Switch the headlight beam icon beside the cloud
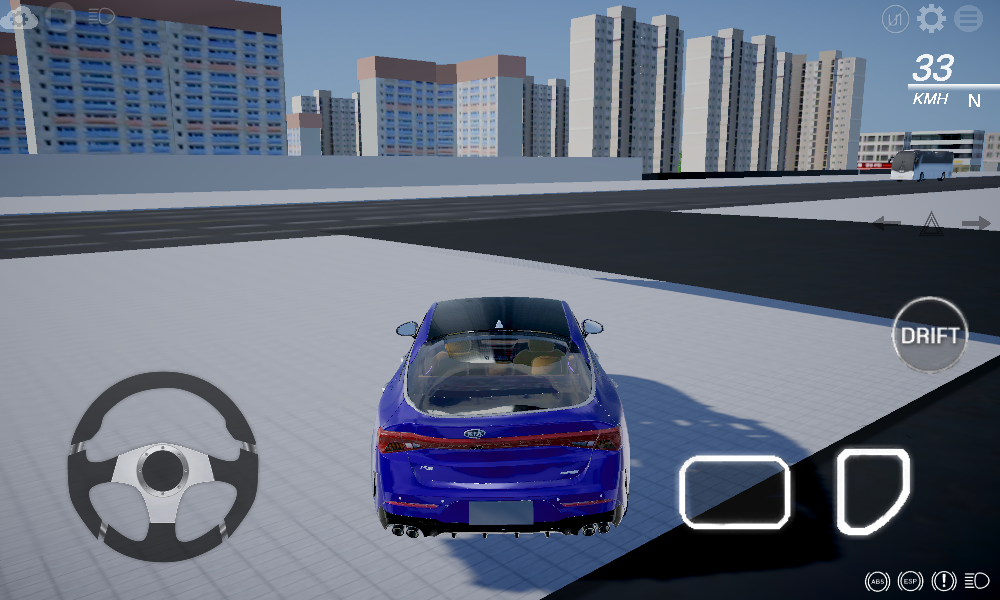1000x600 pixels. point(100,16)
